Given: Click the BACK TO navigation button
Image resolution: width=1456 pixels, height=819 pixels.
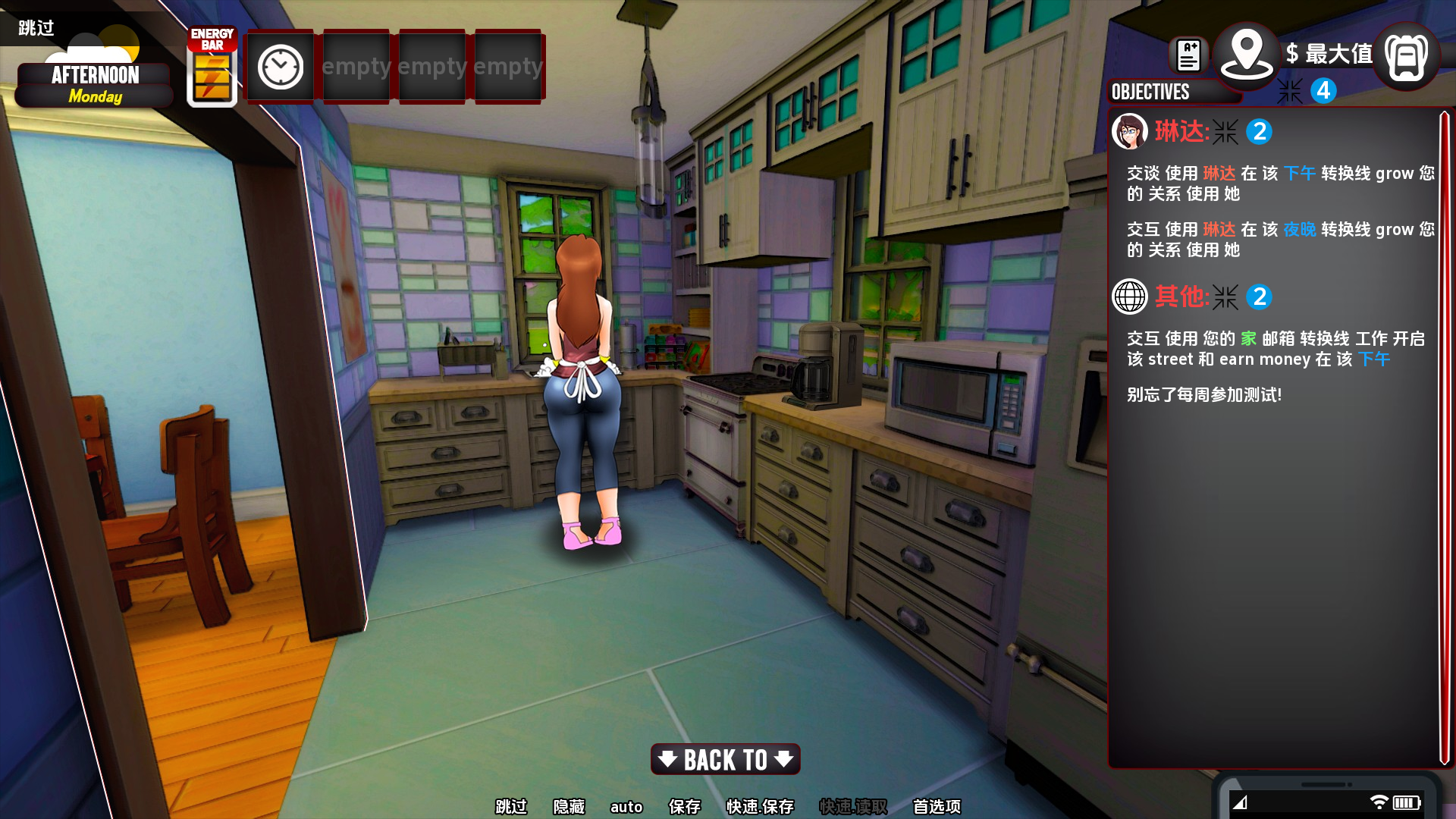Looking at the screenshot, I should [x=725, y=759].
